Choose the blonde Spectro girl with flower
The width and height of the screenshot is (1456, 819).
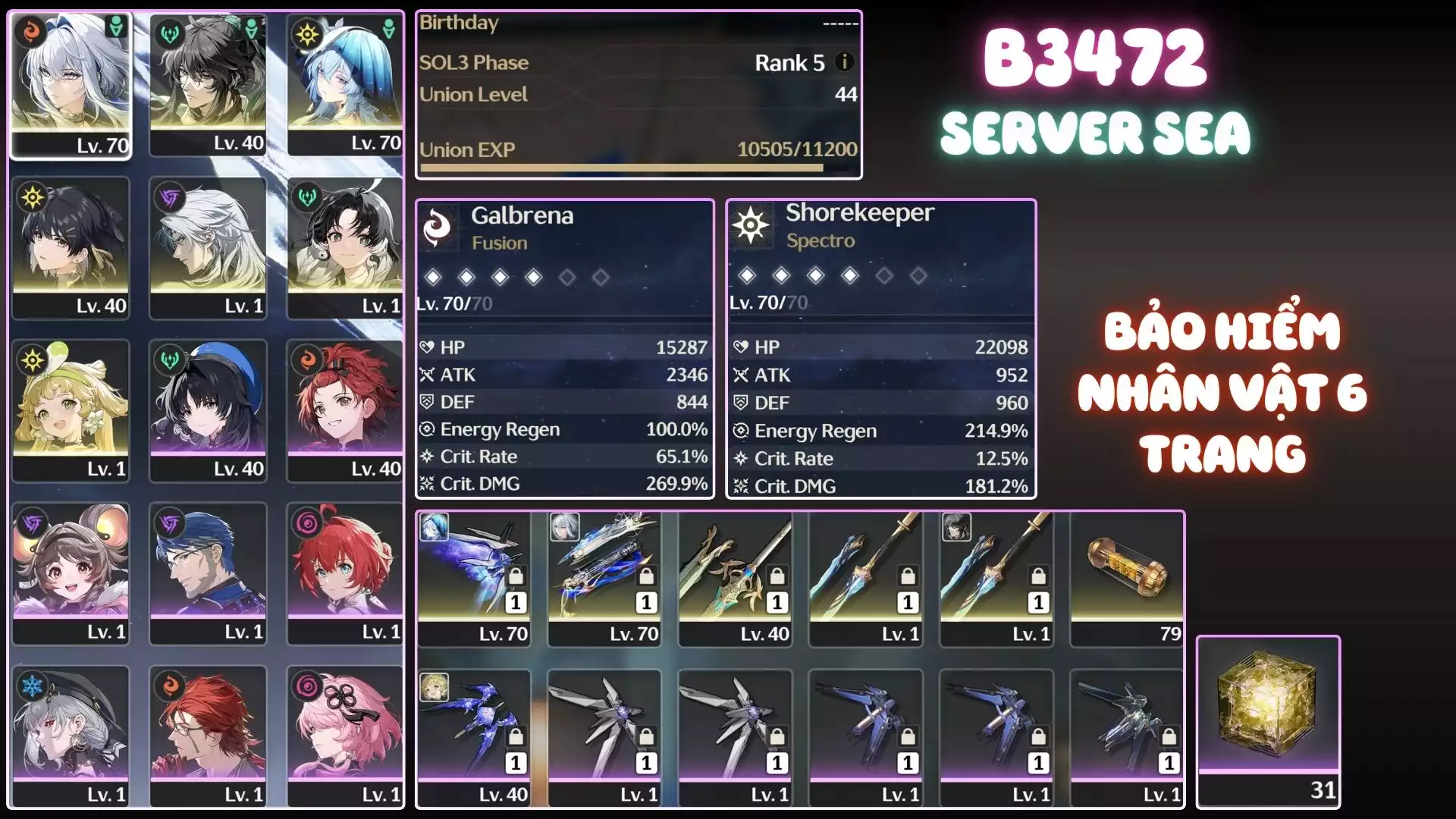pos(71,409)
